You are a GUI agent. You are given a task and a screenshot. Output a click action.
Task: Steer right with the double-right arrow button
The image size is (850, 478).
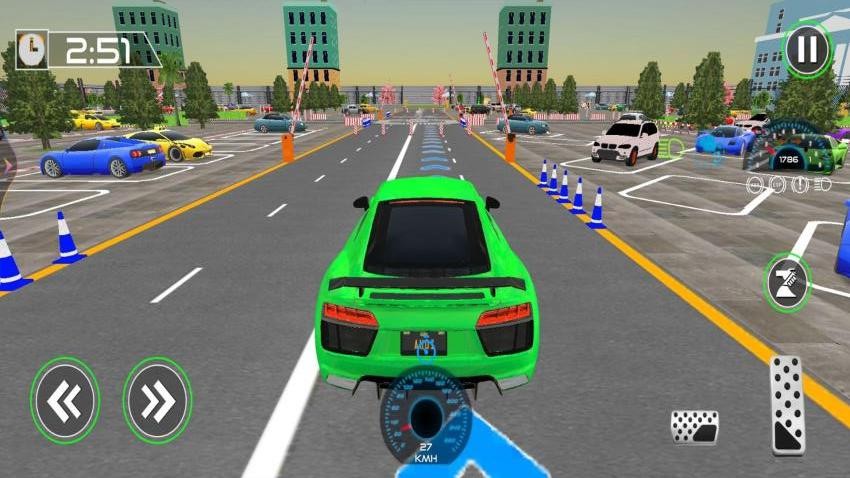point(157,401)
